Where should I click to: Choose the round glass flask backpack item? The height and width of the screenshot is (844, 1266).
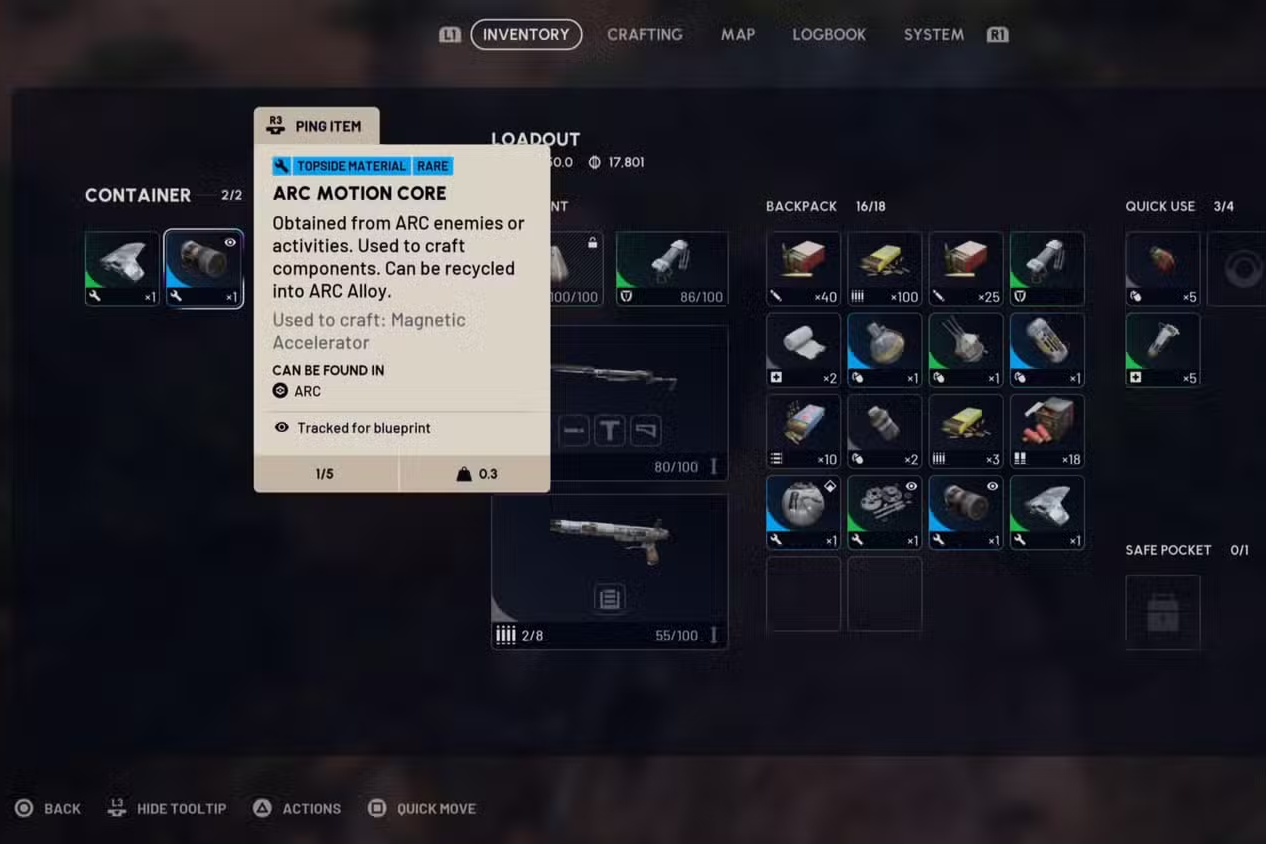(x=884, y=350)
